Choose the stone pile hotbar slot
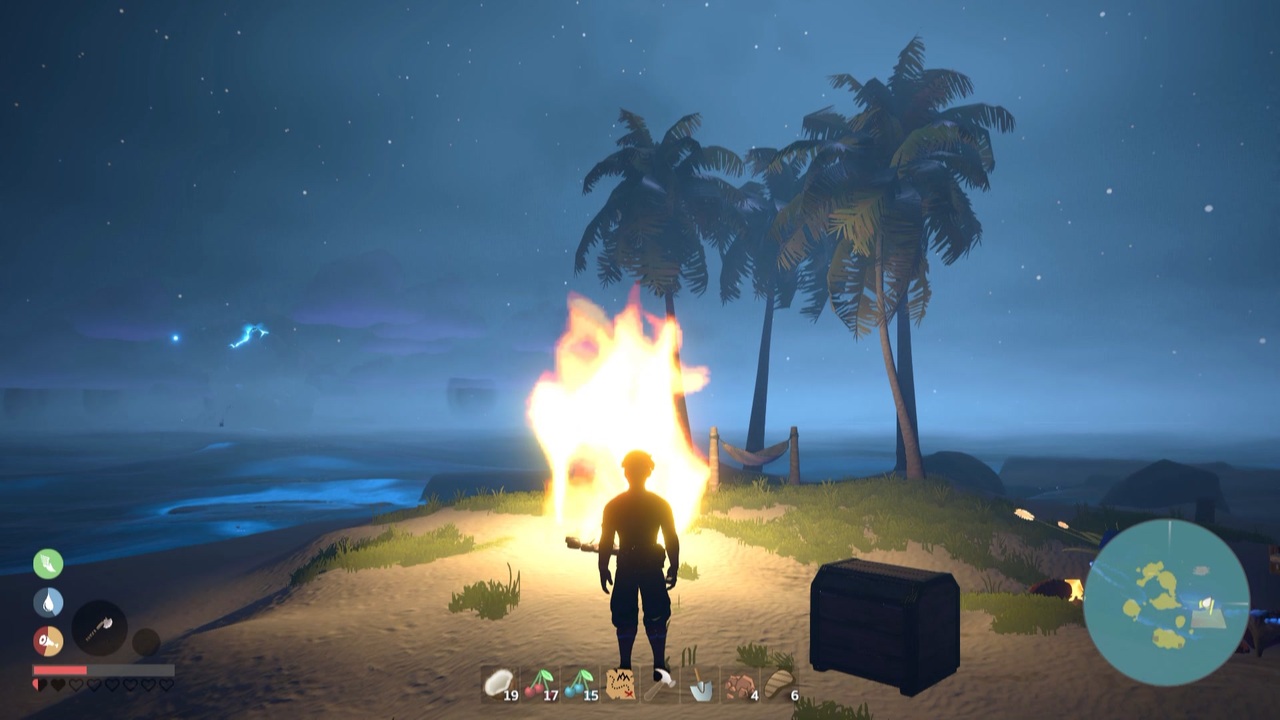Image resolution: width=1280 pixels, height=720 pixels. 740,684
